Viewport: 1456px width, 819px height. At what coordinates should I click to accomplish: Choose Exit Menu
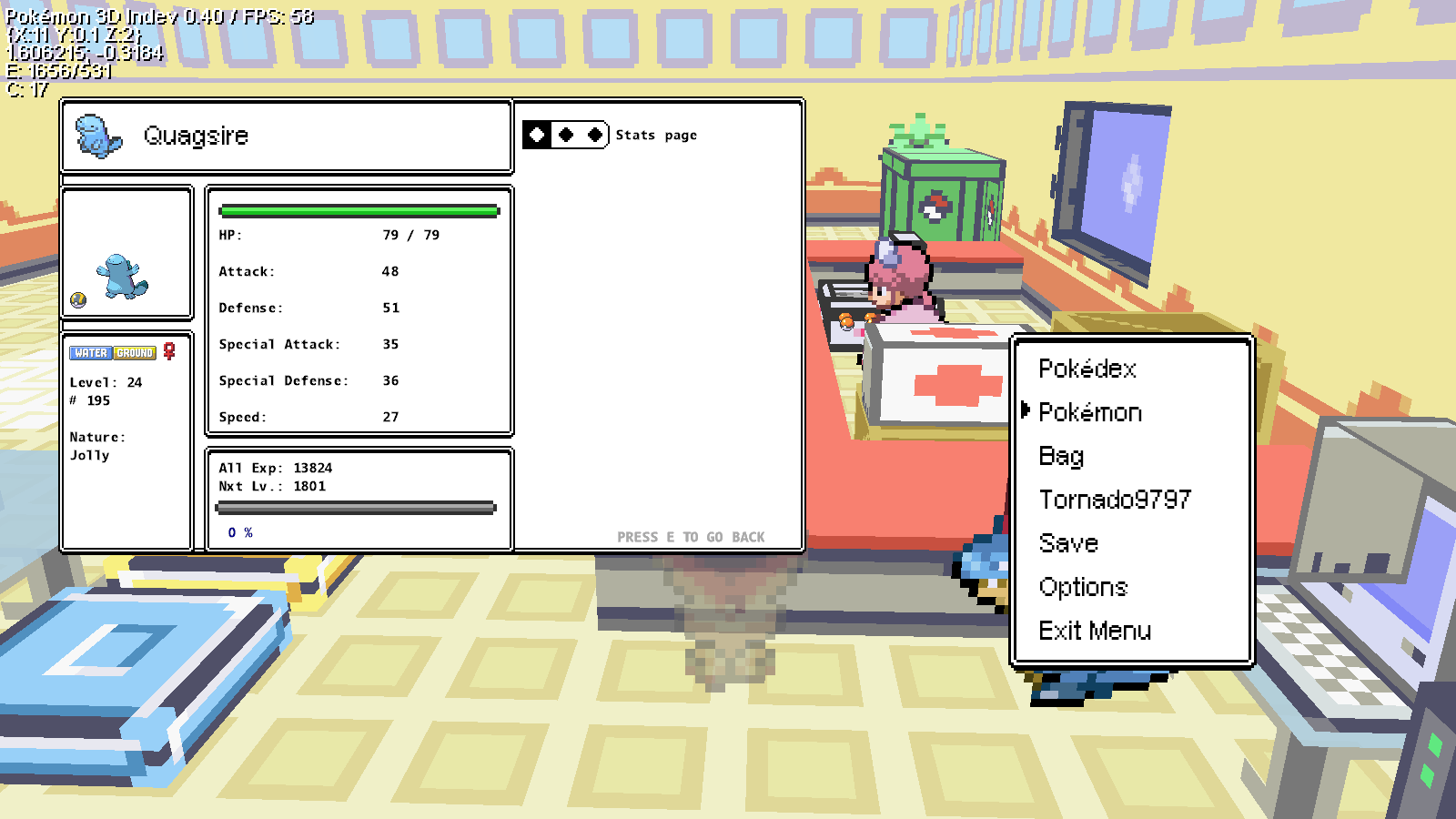coord(1095,631)
